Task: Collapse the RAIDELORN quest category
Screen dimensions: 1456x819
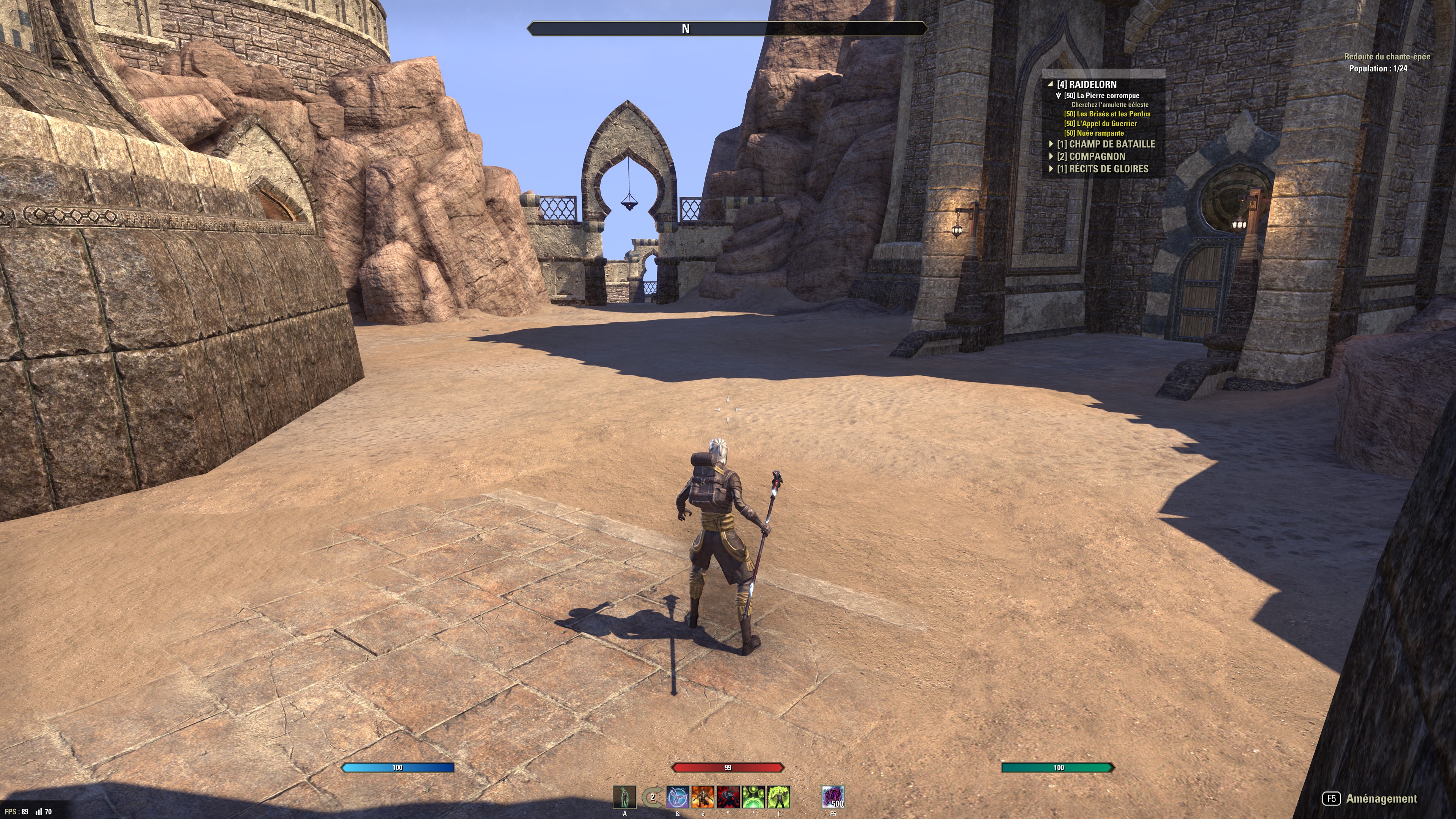Action: [x=1051, y=84]
